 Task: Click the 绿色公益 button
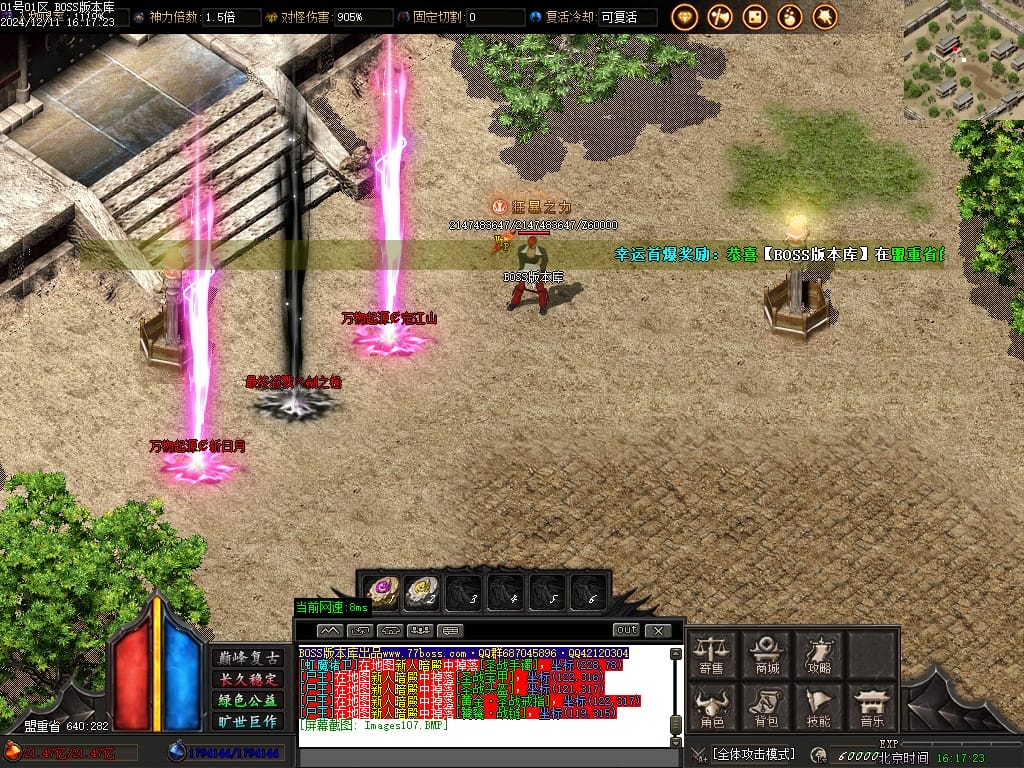pos(245,700)
